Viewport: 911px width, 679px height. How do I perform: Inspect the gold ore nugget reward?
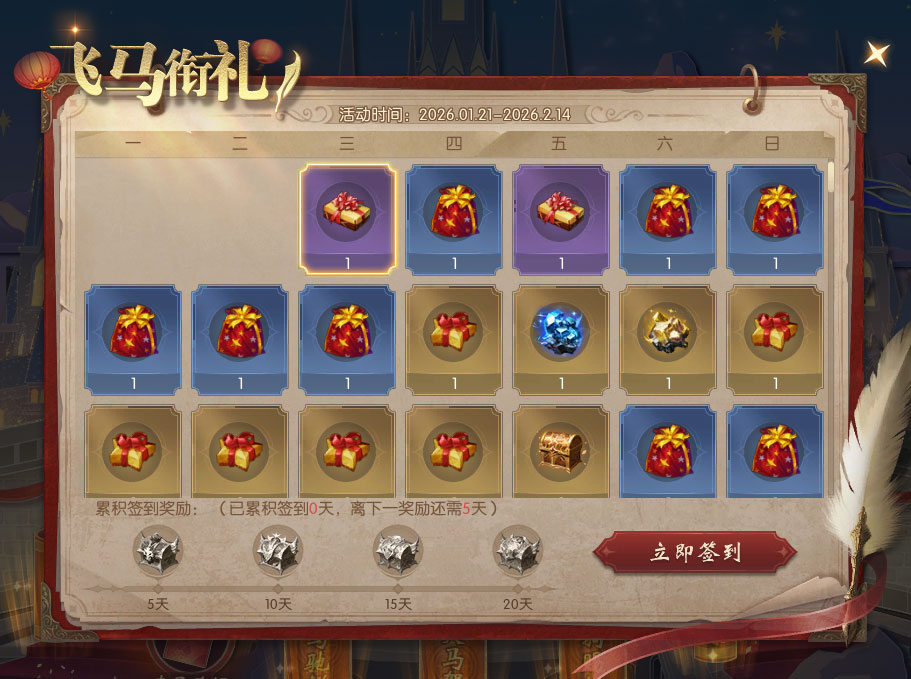(667, 332)
